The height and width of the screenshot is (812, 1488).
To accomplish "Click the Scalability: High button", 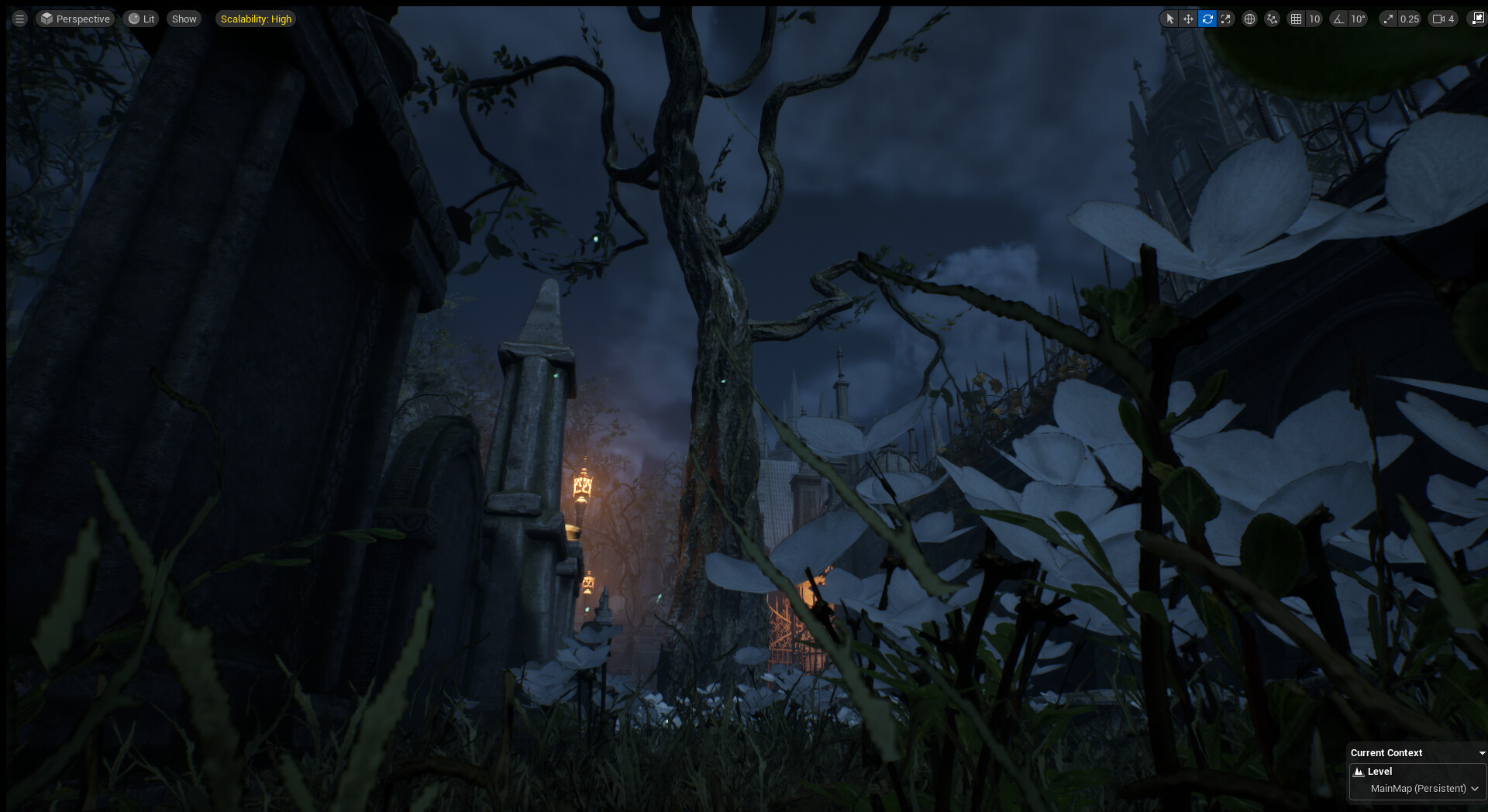I will (255, 19).
